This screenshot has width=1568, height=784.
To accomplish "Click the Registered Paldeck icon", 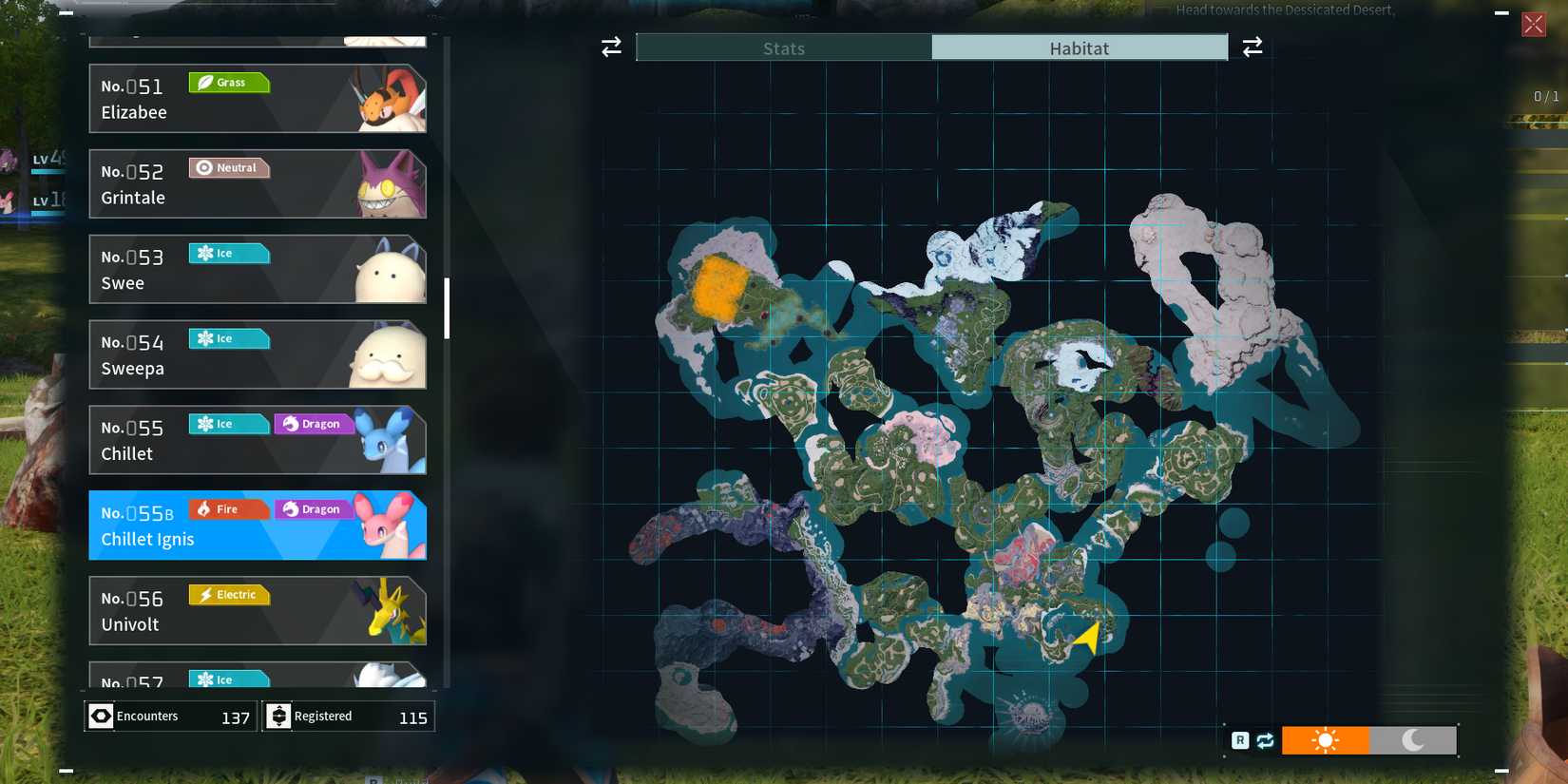I will point(277,716).
